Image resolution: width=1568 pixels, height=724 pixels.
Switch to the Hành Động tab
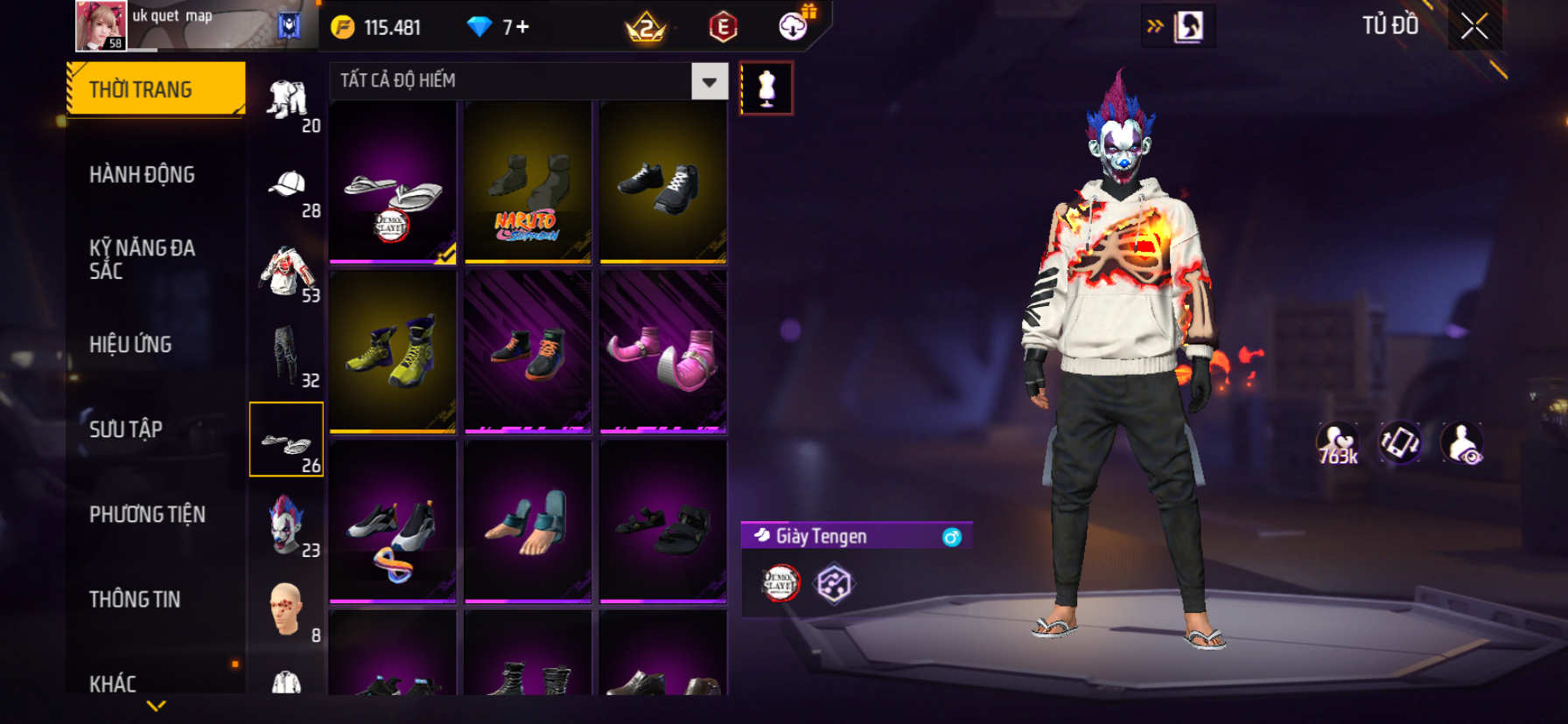pos(142,175)
